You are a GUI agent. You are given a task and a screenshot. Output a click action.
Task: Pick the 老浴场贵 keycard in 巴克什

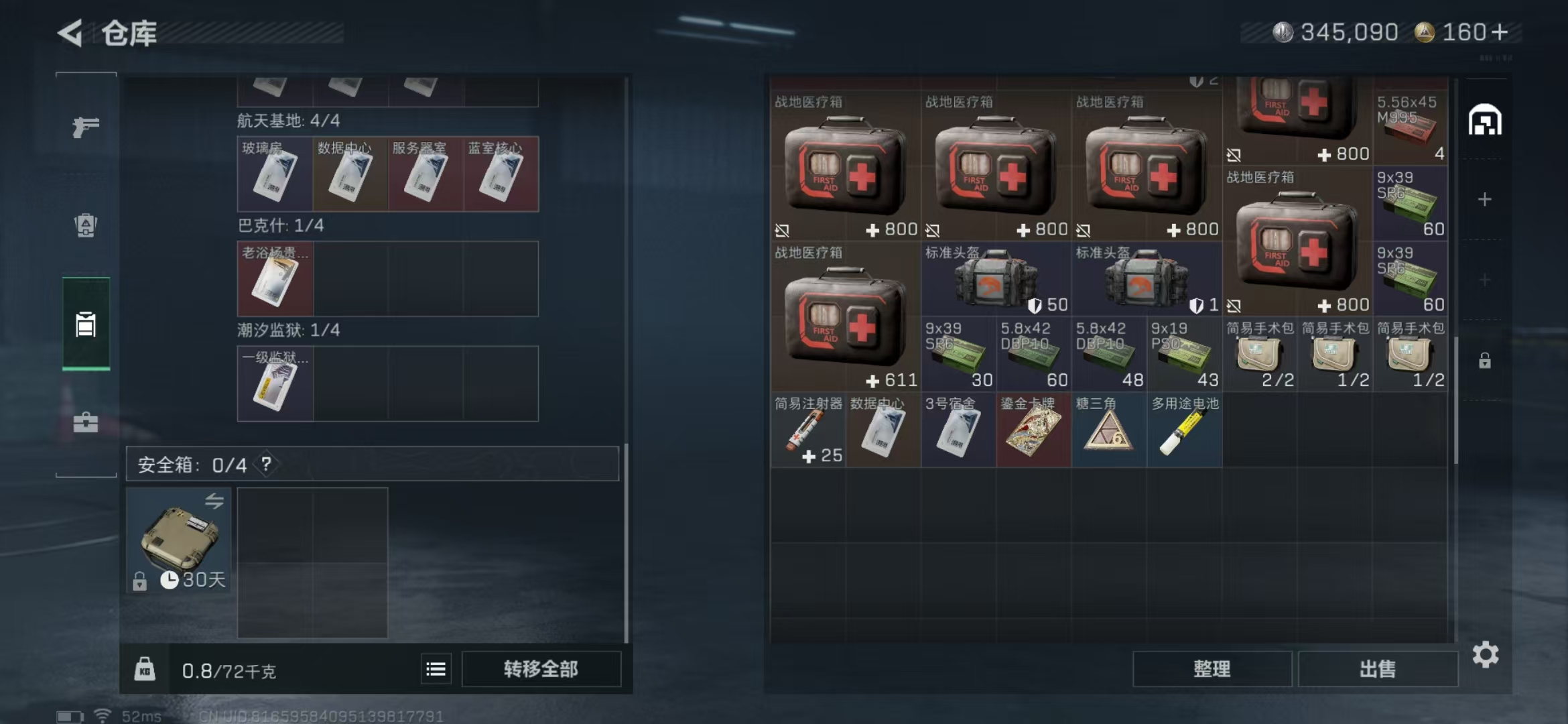click(275, 279)
